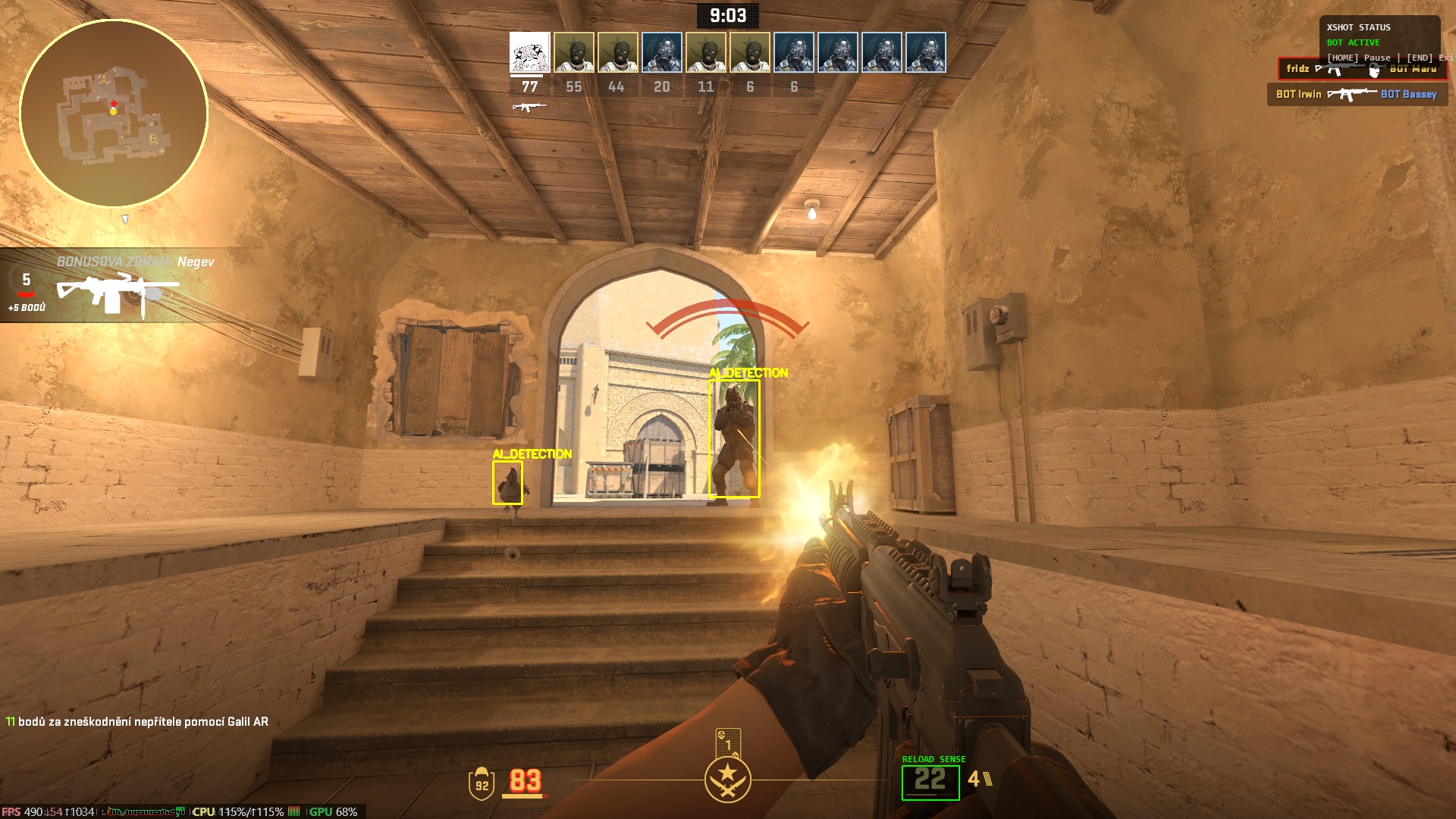Select the leading player avatar with 77 points

point(529,52)
